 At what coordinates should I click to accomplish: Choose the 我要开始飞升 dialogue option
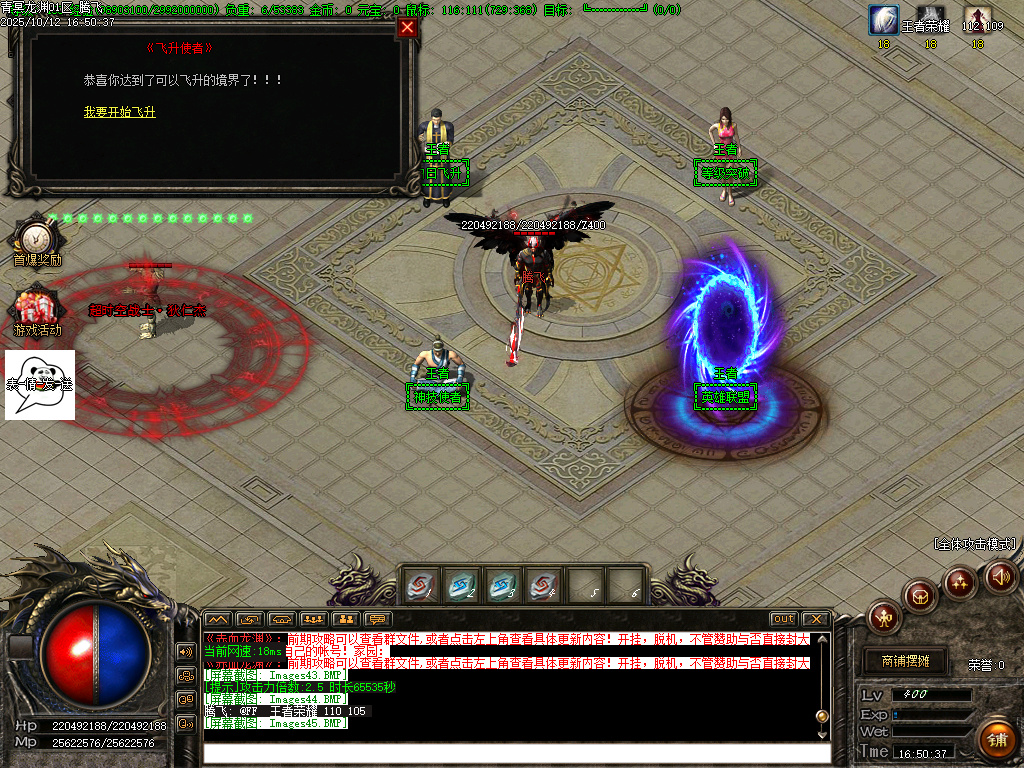(120, 112)
